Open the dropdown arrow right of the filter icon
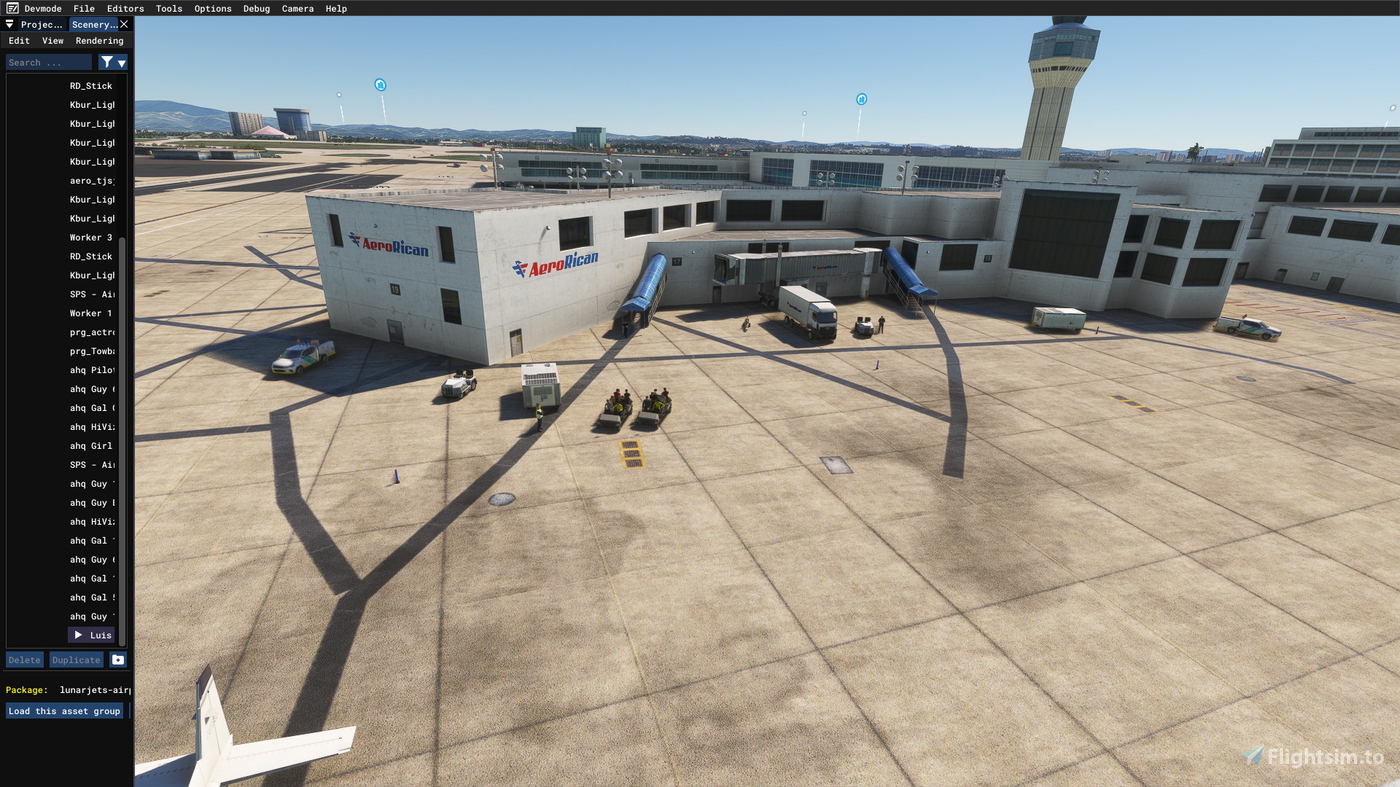1400x787 pixels. click(x=120, y=61)
